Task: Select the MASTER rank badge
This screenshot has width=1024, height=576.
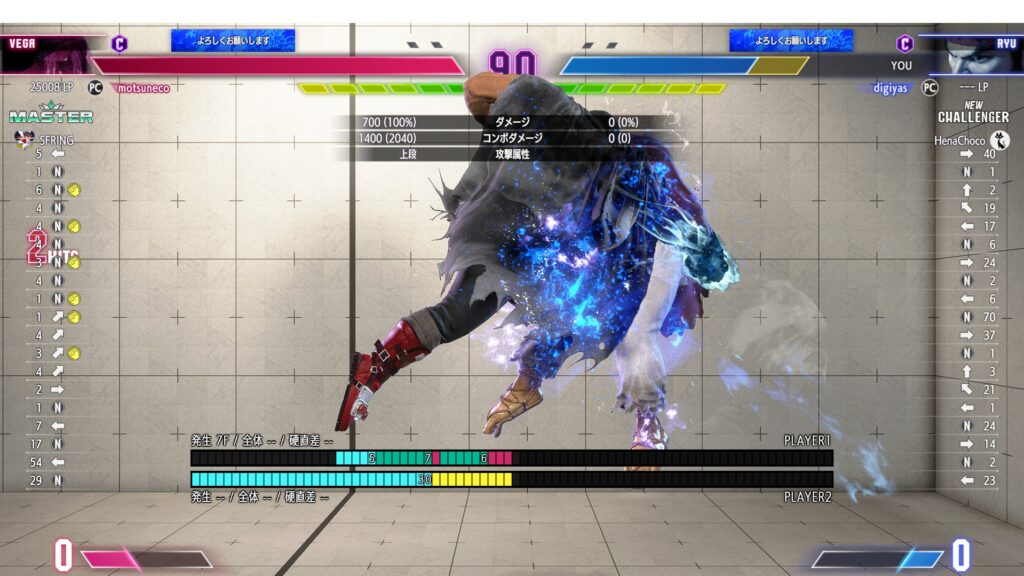Action: pos(51,115)
